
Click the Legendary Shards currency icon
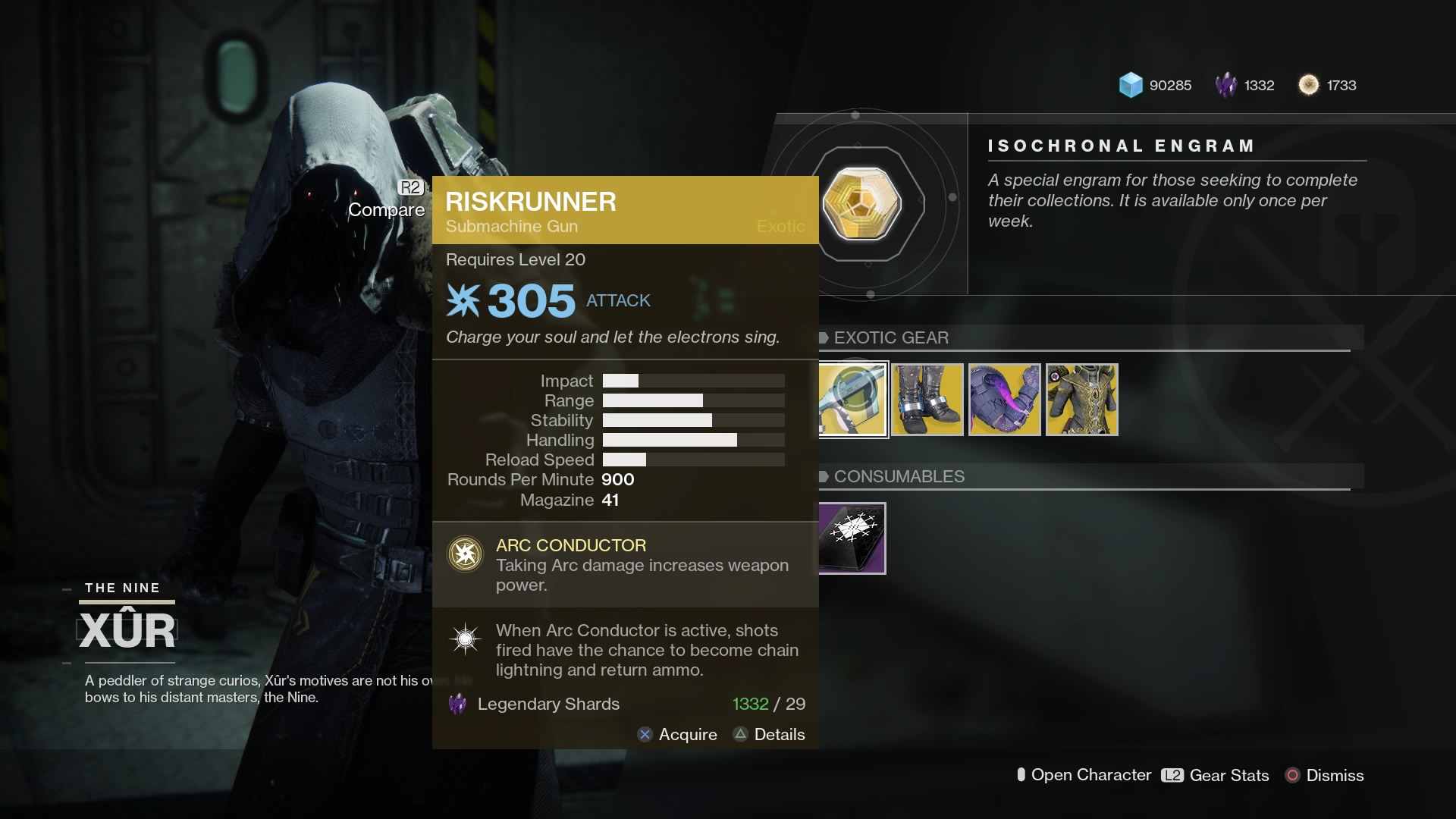pyautogui.click(x=1228, y=85)
